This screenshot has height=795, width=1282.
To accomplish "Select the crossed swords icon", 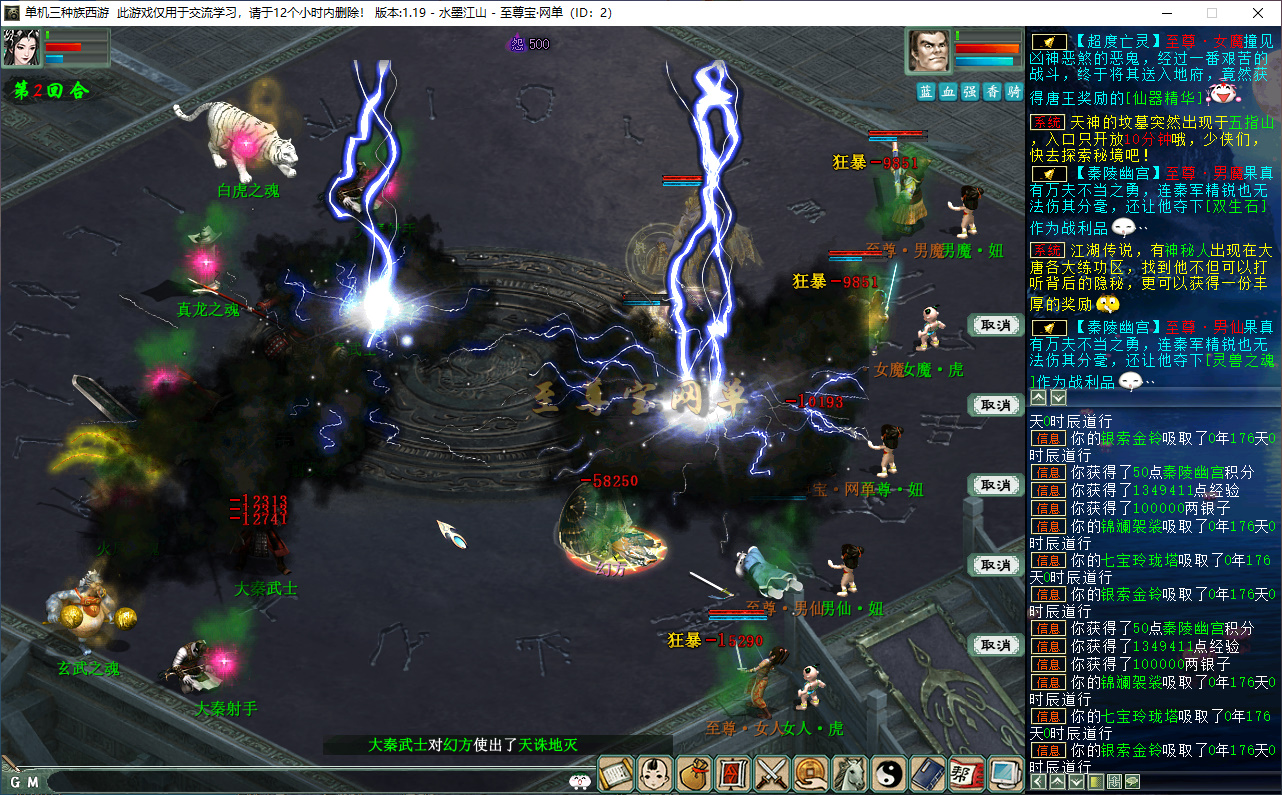I will (772, 773).
